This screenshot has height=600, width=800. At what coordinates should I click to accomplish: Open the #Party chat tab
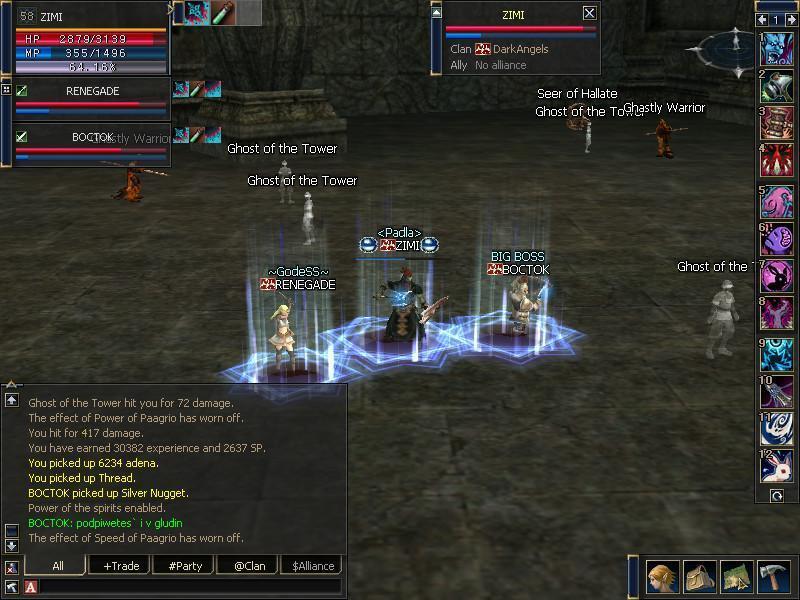tap(184, 565)
